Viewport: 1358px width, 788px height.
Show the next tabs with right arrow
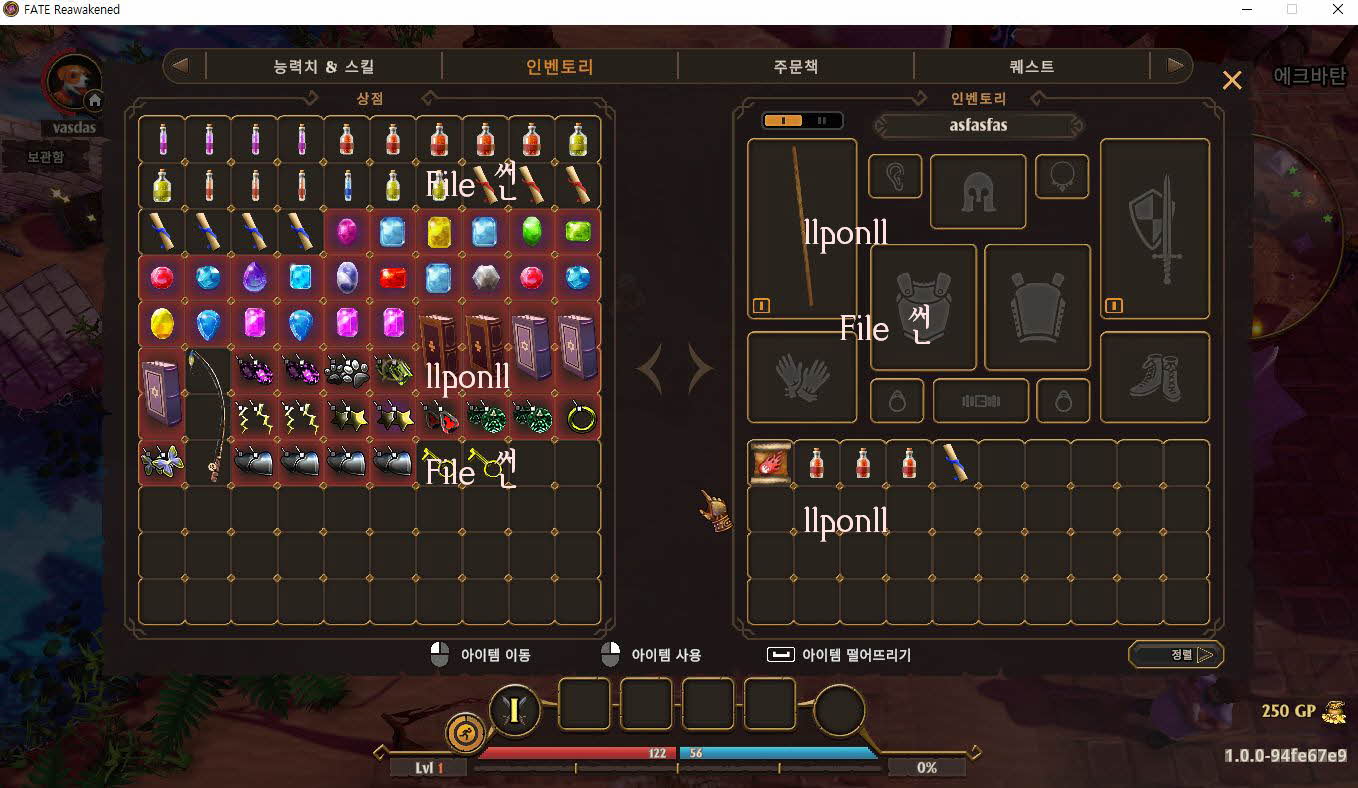point(1174,67)
